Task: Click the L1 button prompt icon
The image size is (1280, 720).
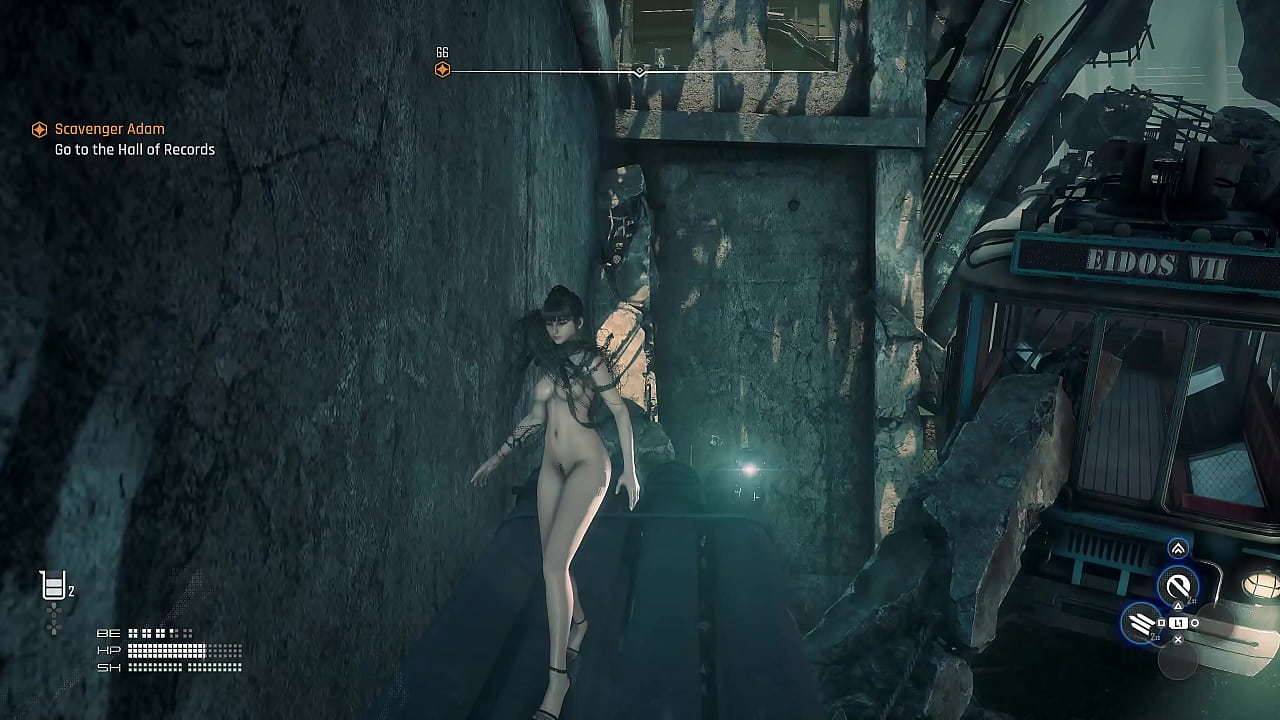Action: click(1179, 622)
